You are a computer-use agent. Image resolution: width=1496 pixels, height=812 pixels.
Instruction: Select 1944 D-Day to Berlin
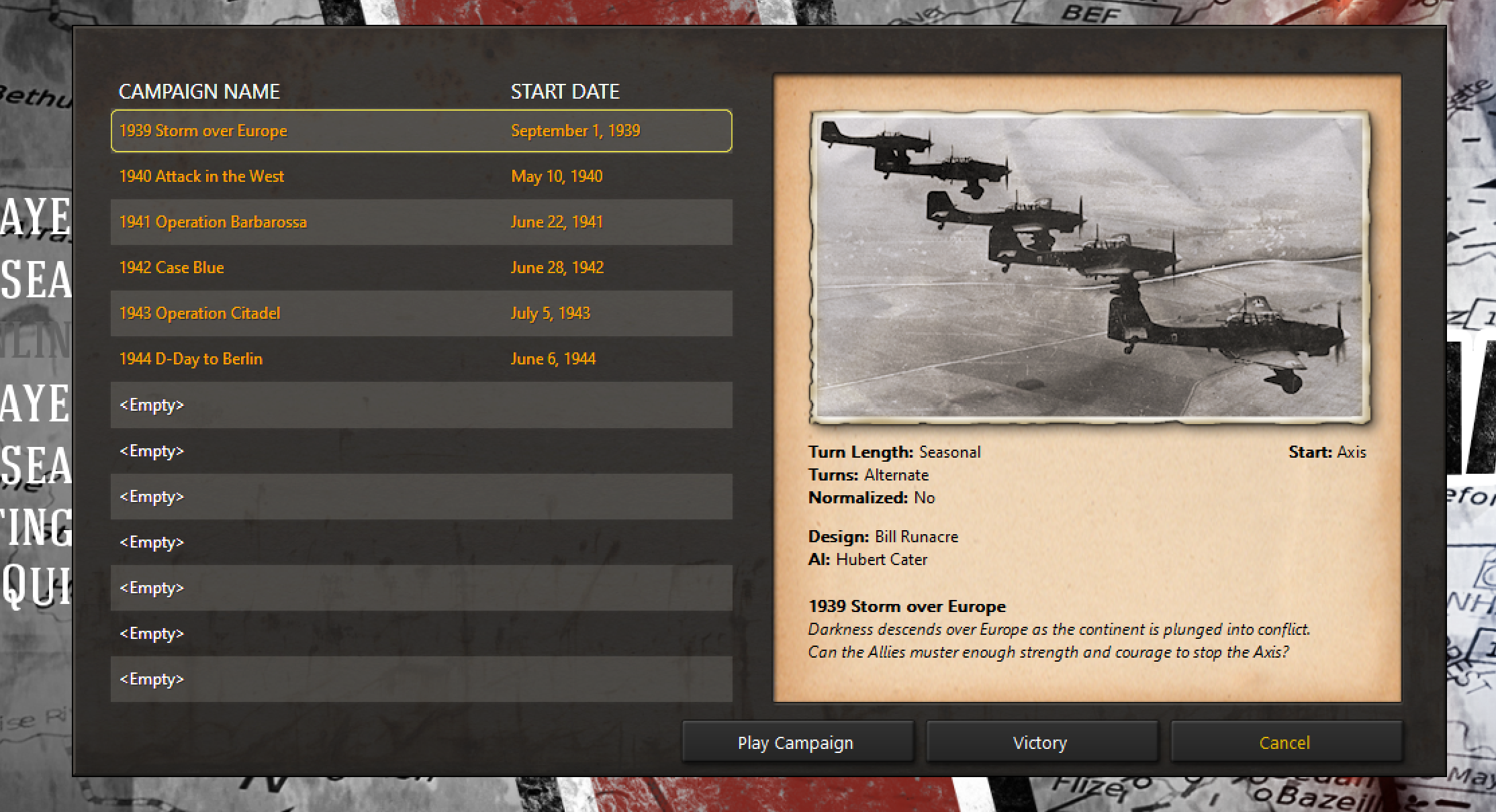pyautogui.click(x=190, y=358)
